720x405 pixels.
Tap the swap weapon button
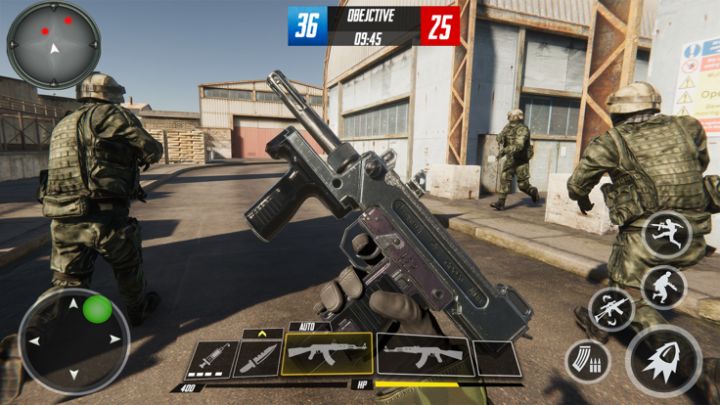pos(611,309)
